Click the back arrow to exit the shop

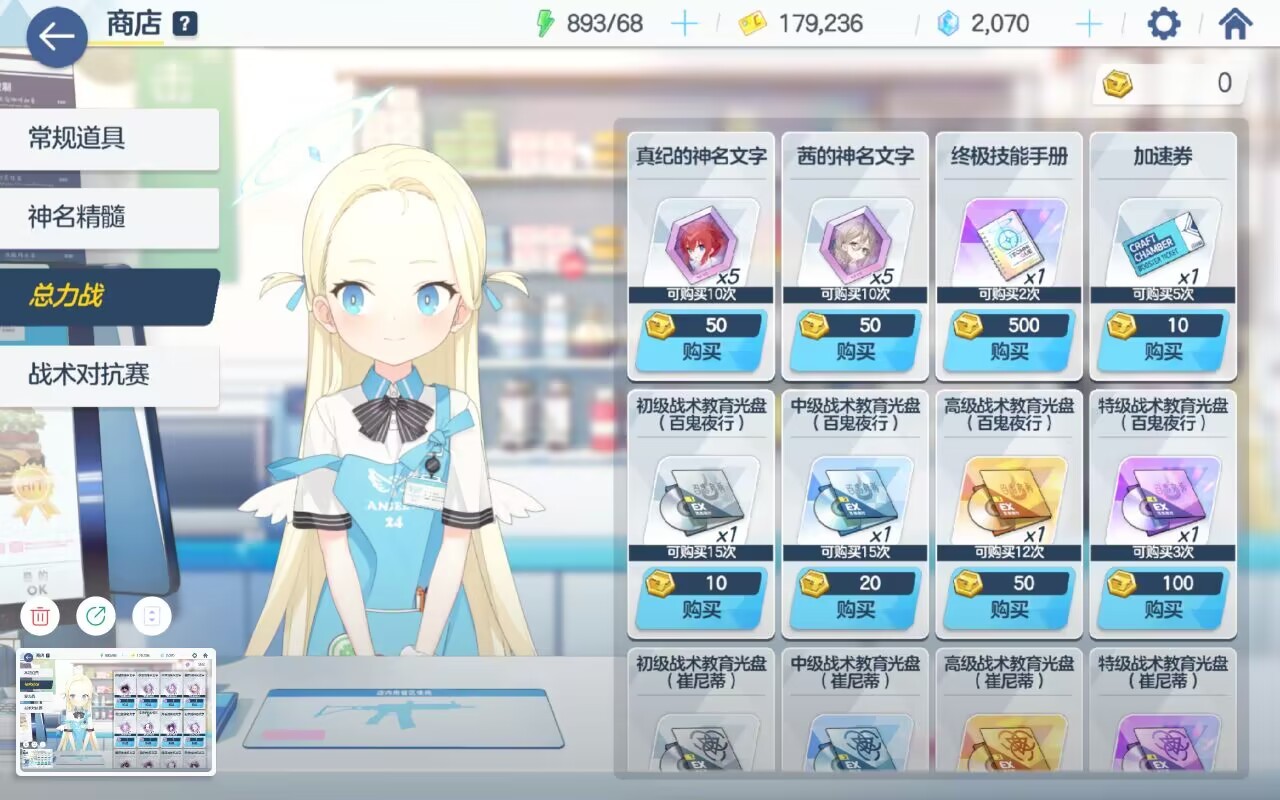coord(55,36)
